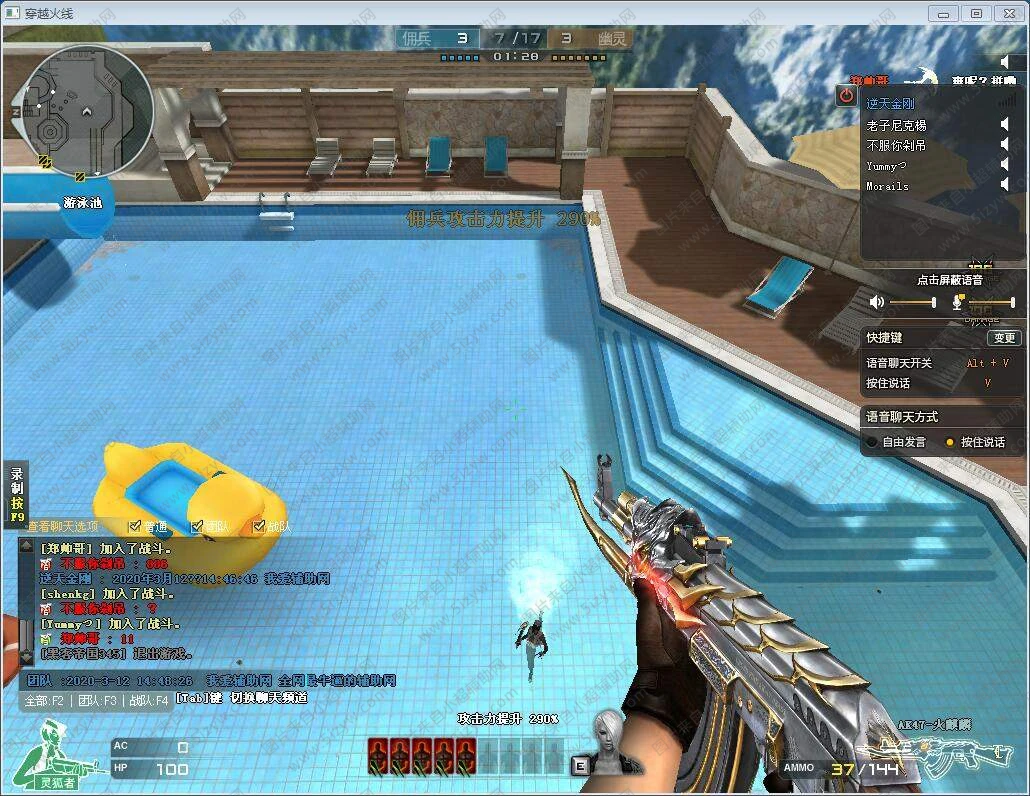Toggle the 战队 chat filter checkbox

(x=259, y=526)
